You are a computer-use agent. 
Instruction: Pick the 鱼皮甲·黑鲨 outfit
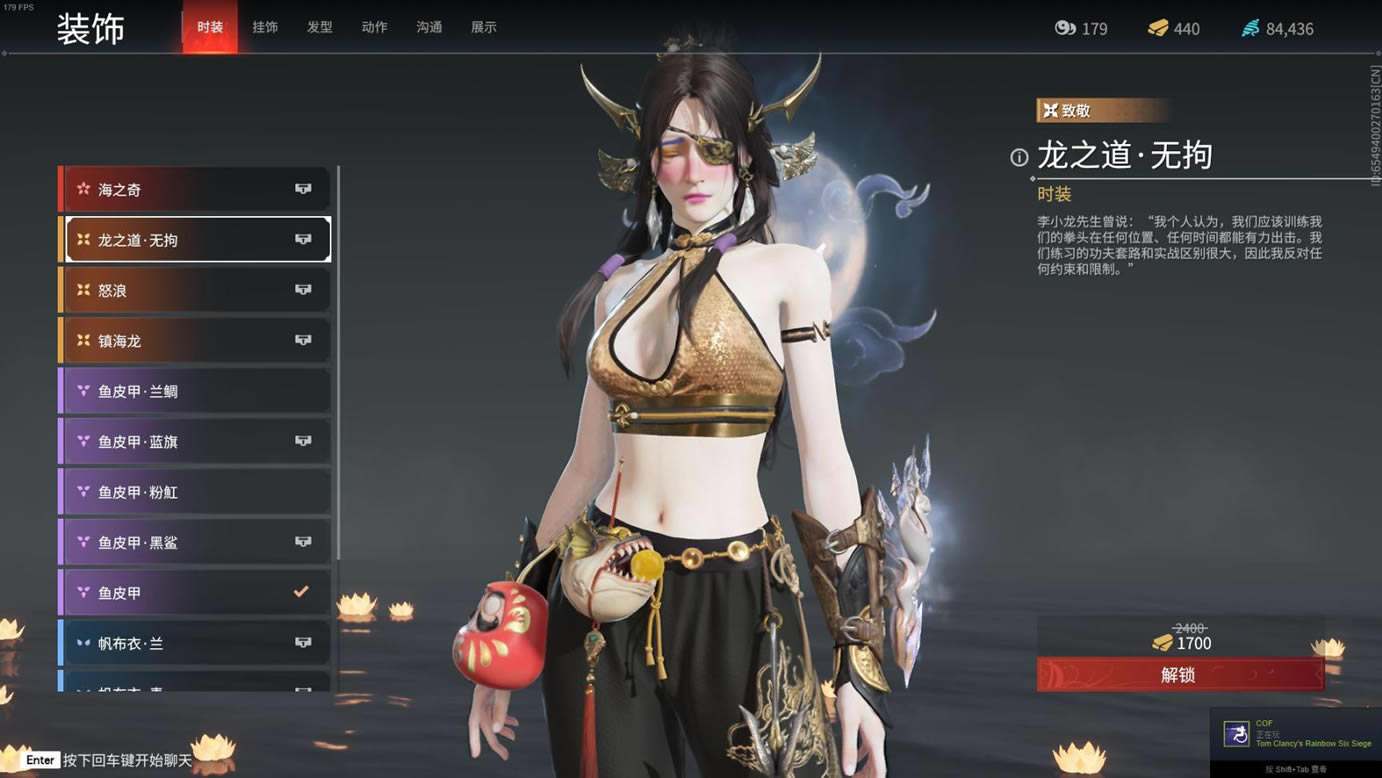click(197, 542)
